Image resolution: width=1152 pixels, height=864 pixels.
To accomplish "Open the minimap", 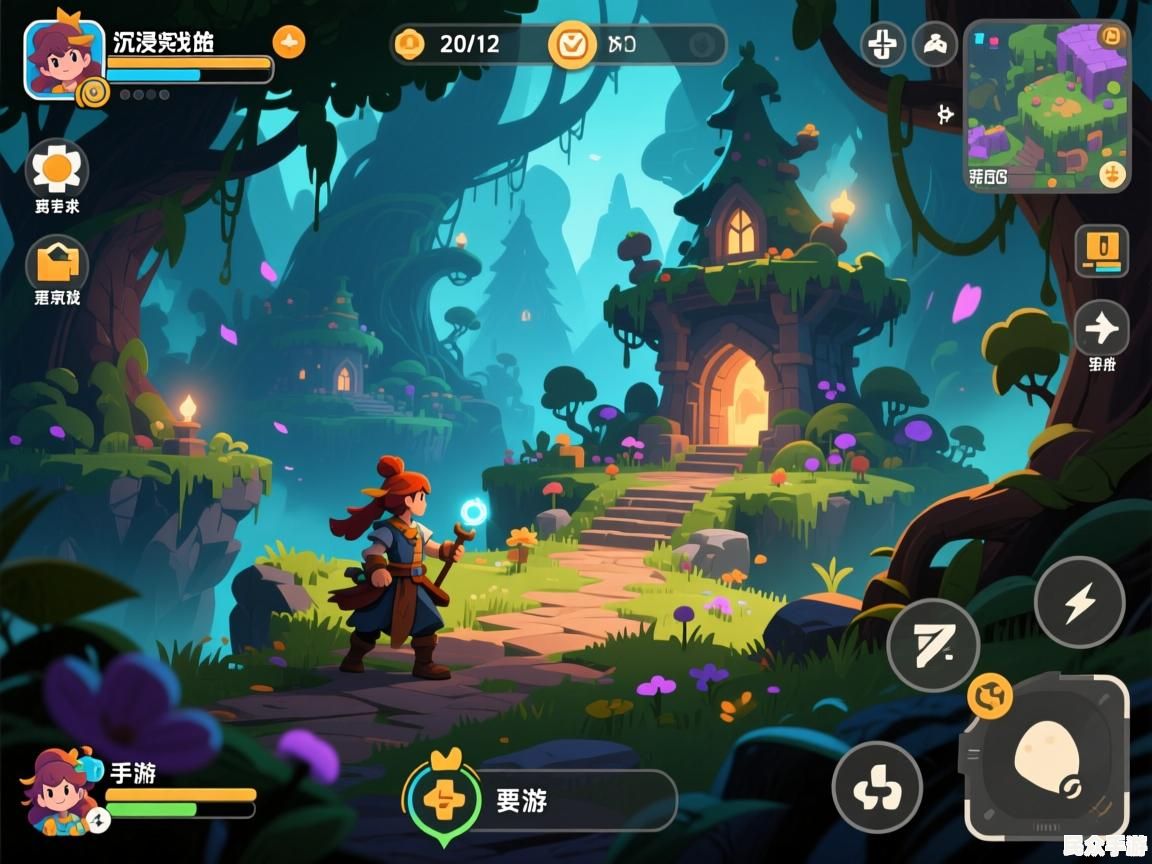I will click(x=1045, y=104).
